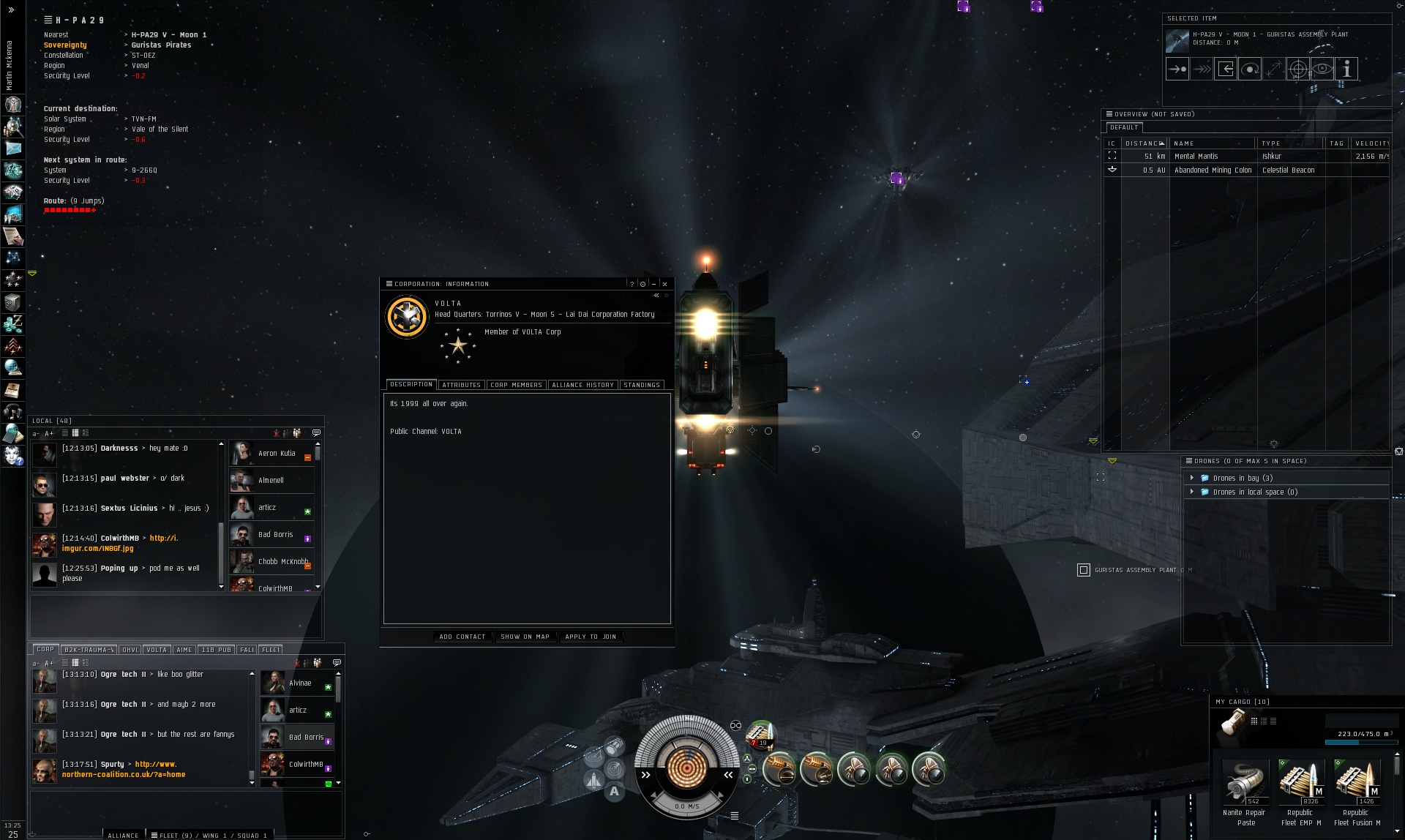Open the Corp Members tab

tap(516, 385)
